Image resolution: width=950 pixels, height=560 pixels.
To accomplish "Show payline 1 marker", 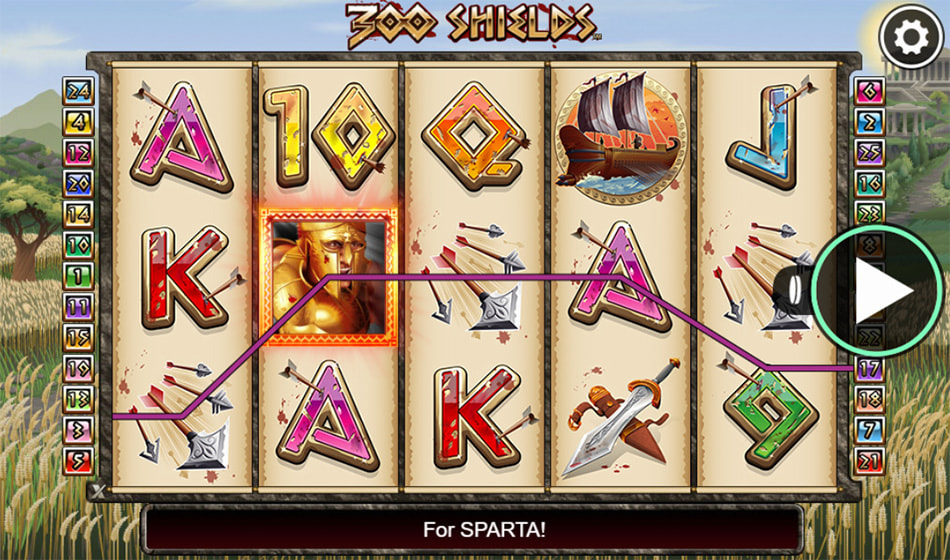I will click(78, 276).
